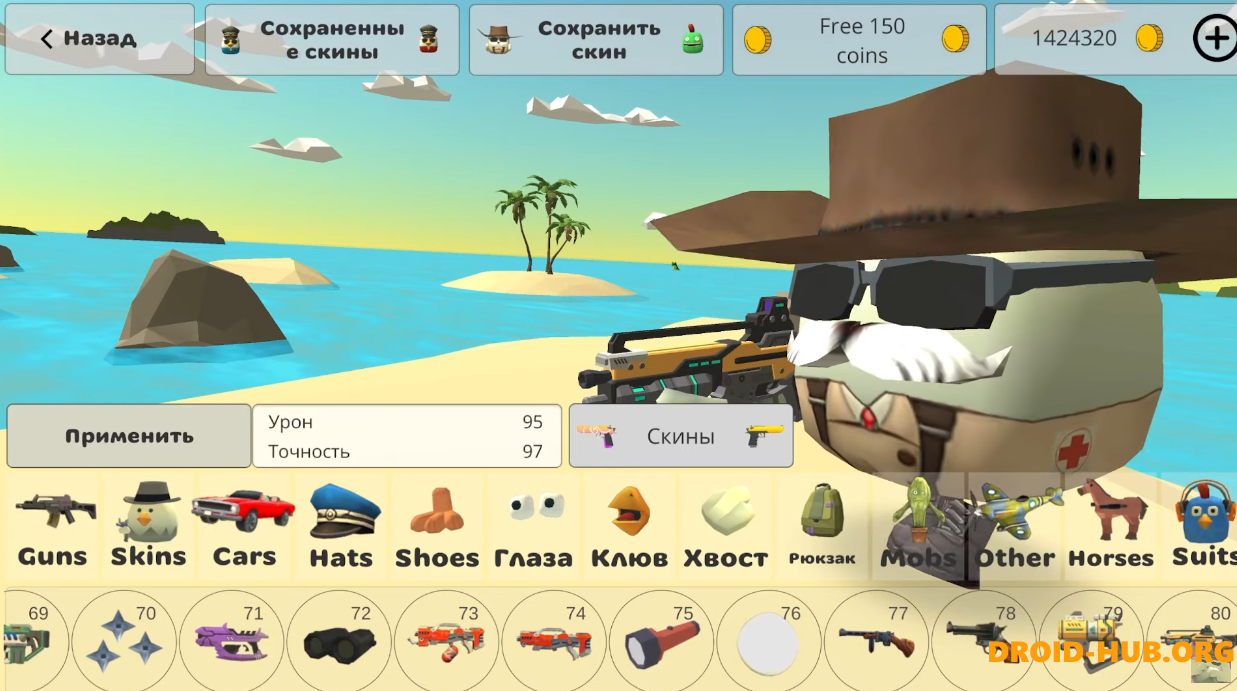The image size is (1237, 691).
Task: Show the Shoes category
Action: (x=437, y=527)
